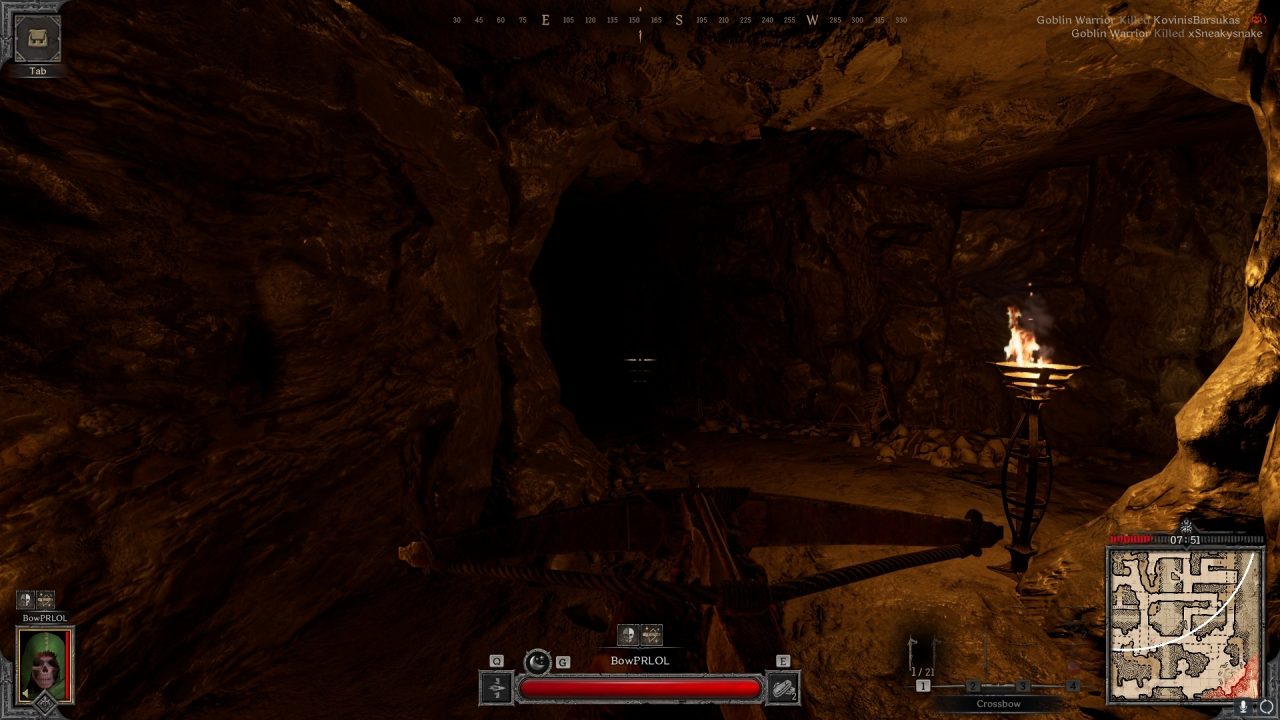Screen dimensions: 1280x720
Task: Select the bolt ammo icon in the Q slot
Action: click(494, 688)
